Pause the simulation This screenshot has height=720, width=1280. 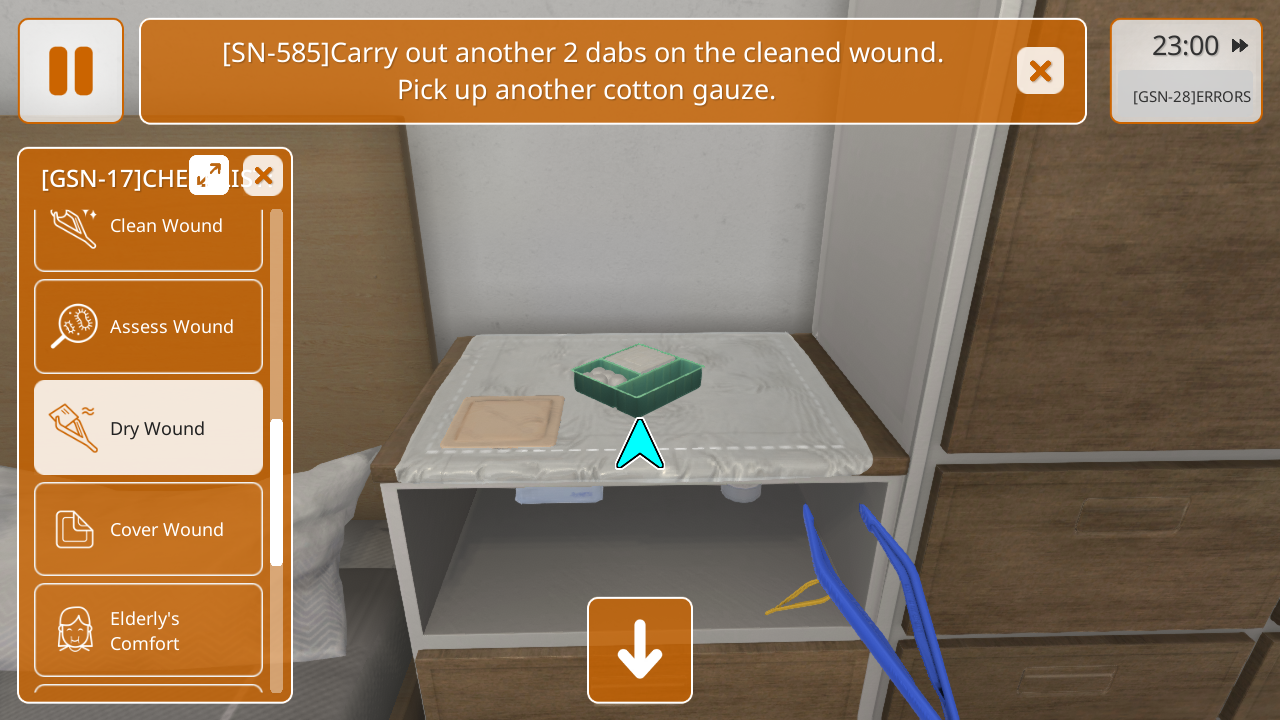71,71
